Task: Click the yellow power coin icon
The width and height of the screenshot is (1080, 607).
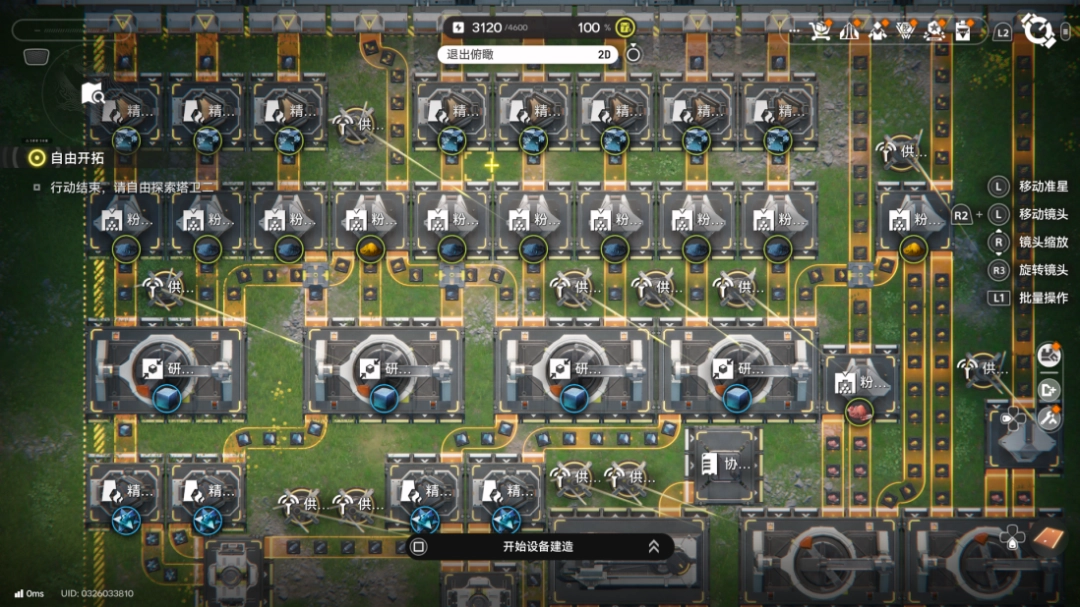Action: click(625, 27)
